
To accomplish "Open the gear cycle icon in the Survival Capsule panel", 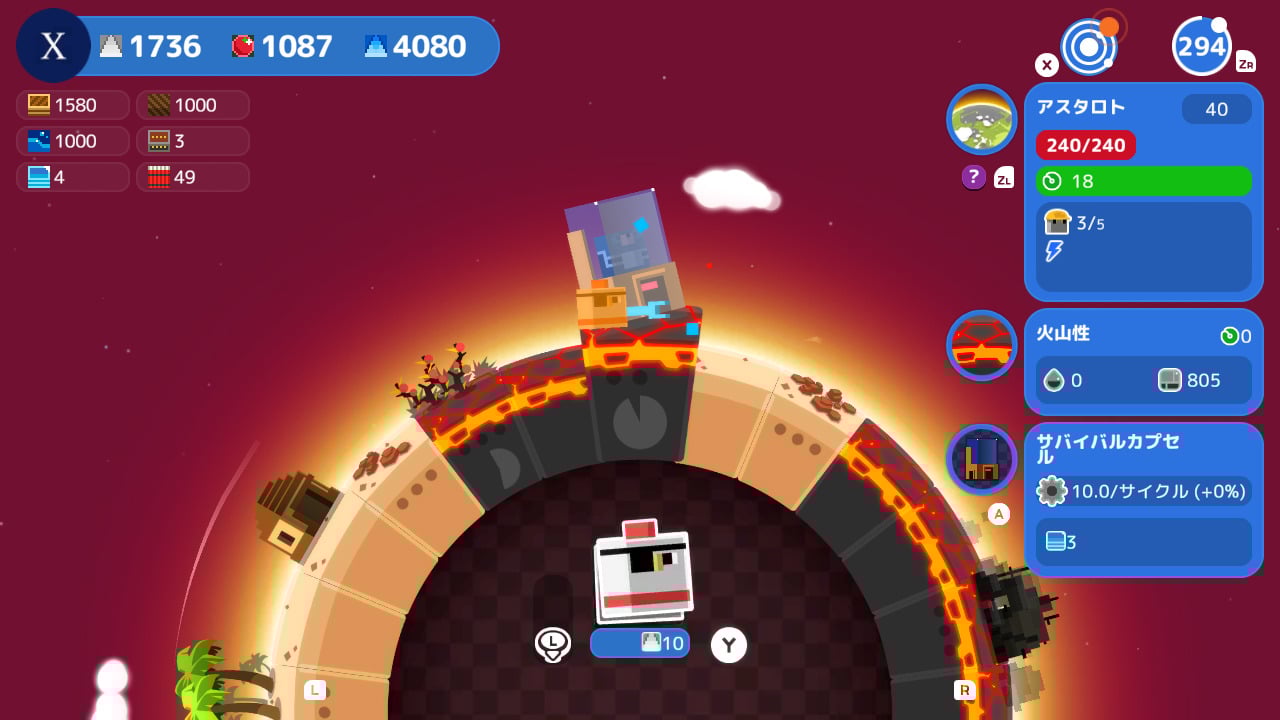I will [x=1054, y=491].
